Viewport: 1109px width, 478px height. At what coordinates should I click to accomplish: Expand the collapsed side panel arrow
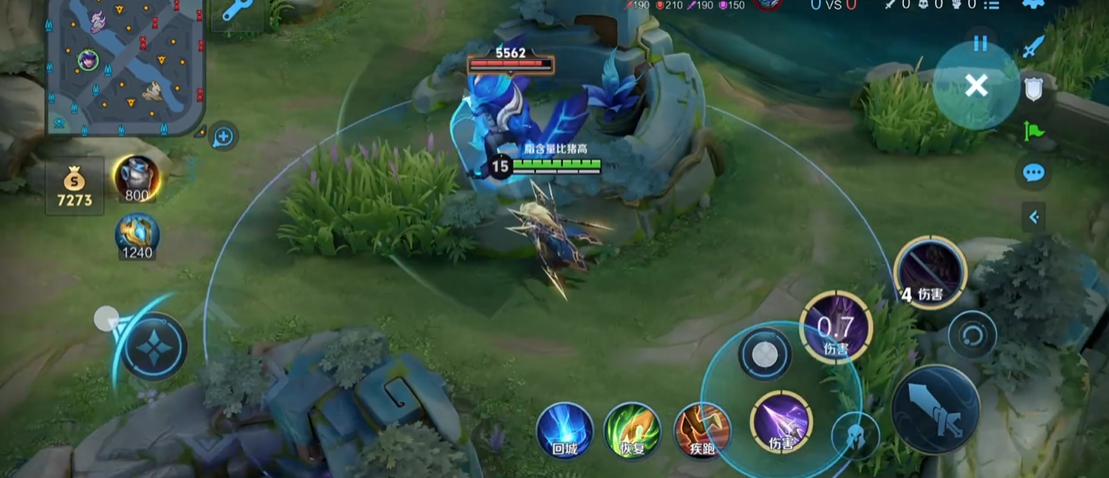point(1034,217)
